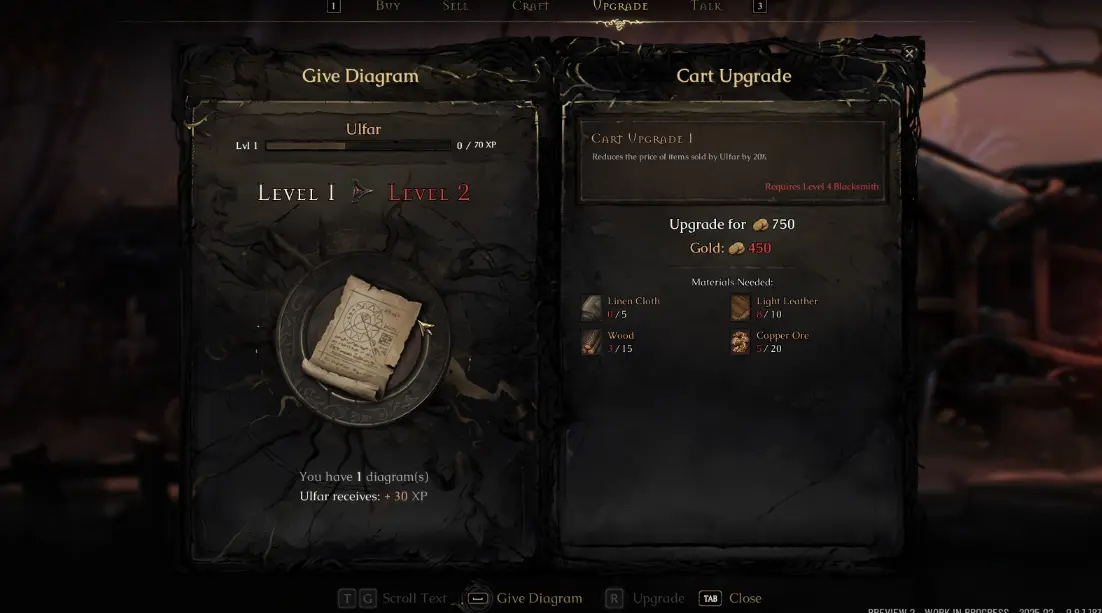
Task: Select the Wood material icon
Action: click(x=592, y=342)
